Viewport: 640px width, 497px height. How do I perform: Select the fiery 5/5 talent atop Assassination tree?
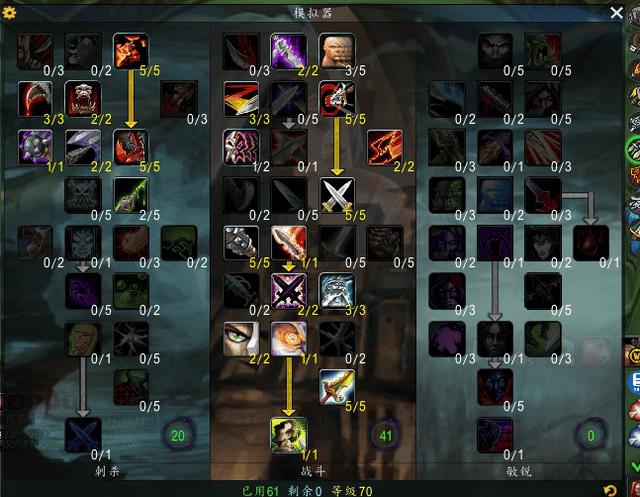[x=131, y=51]
